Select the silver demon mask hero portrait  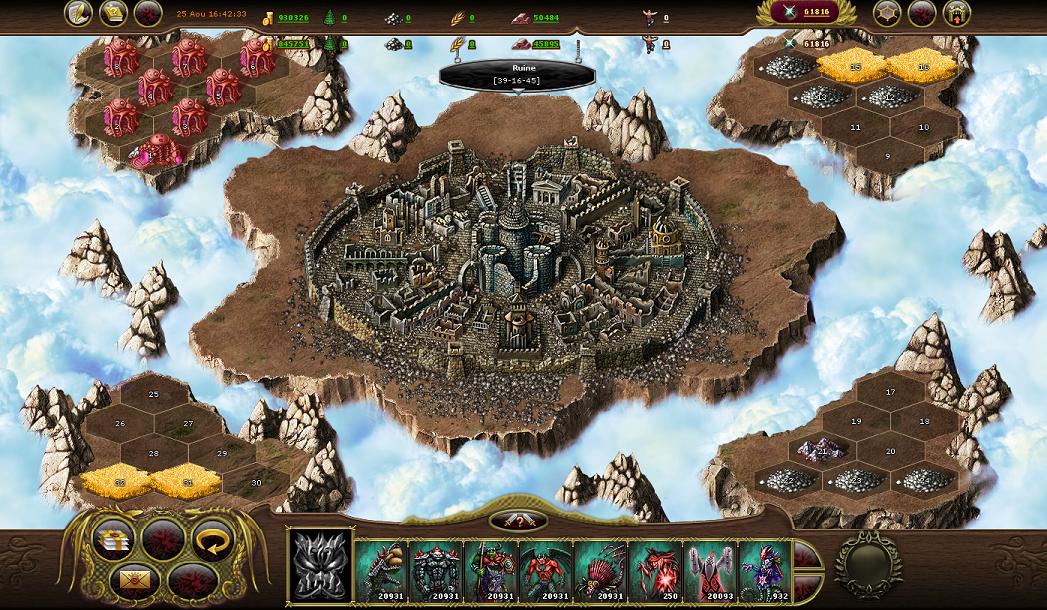tap(320, 565)
